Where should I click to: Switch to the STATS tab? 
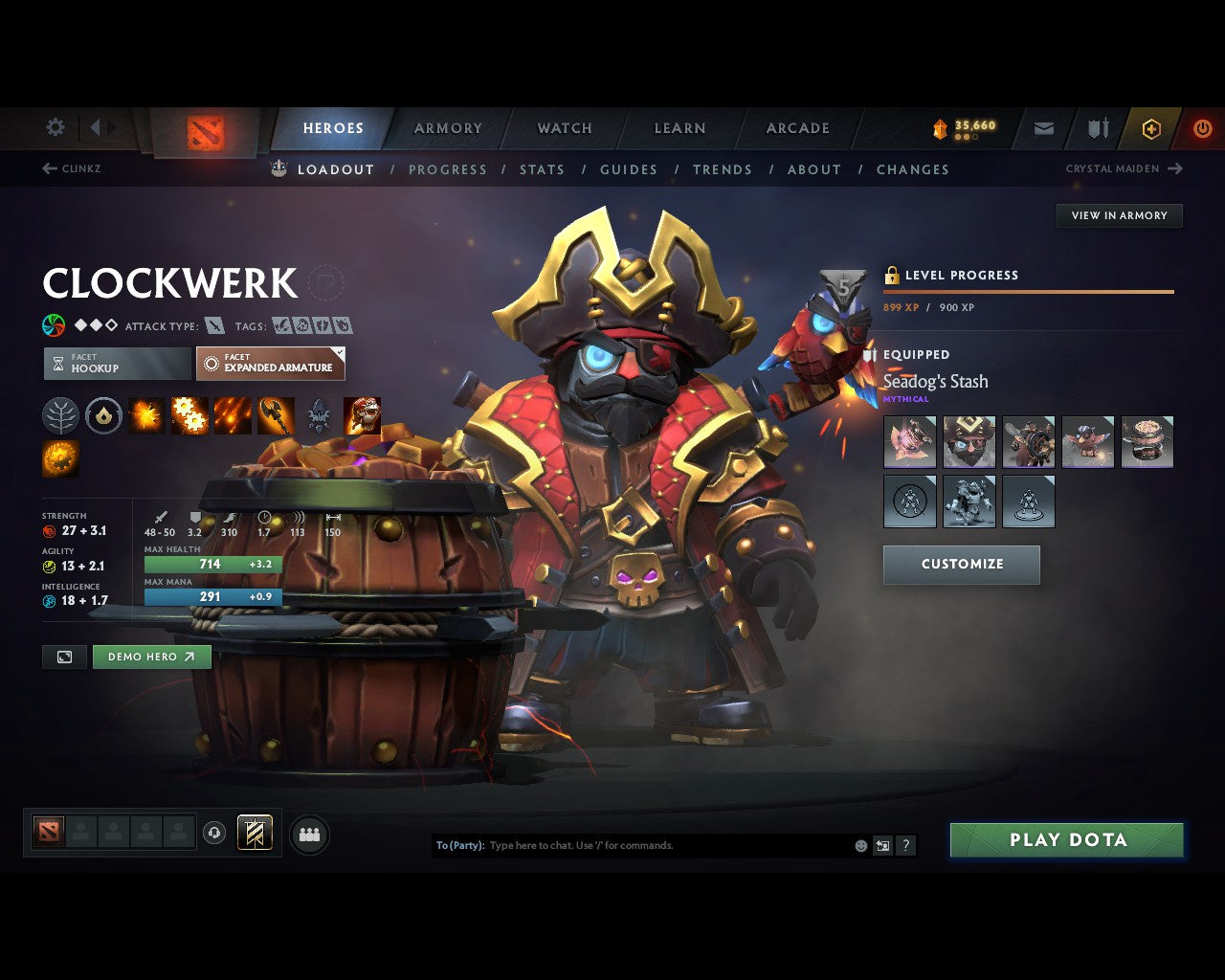click(542, 169)
